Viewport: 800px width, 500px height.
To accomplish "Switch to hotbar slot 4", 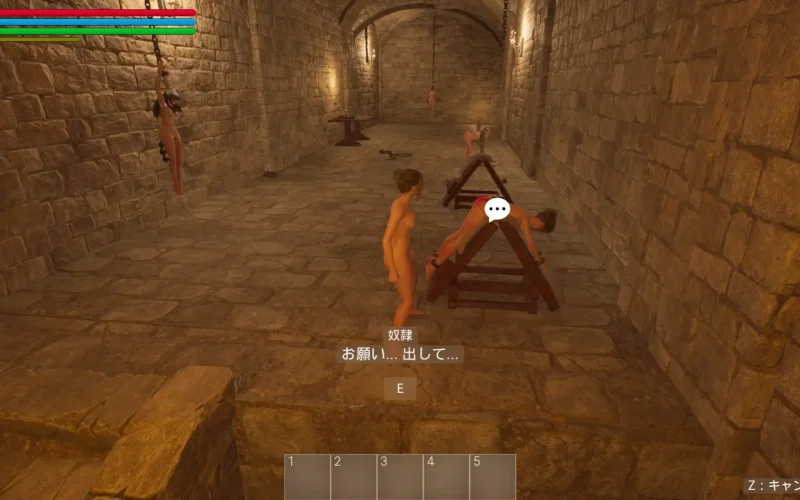I will (x=446, y=477).
